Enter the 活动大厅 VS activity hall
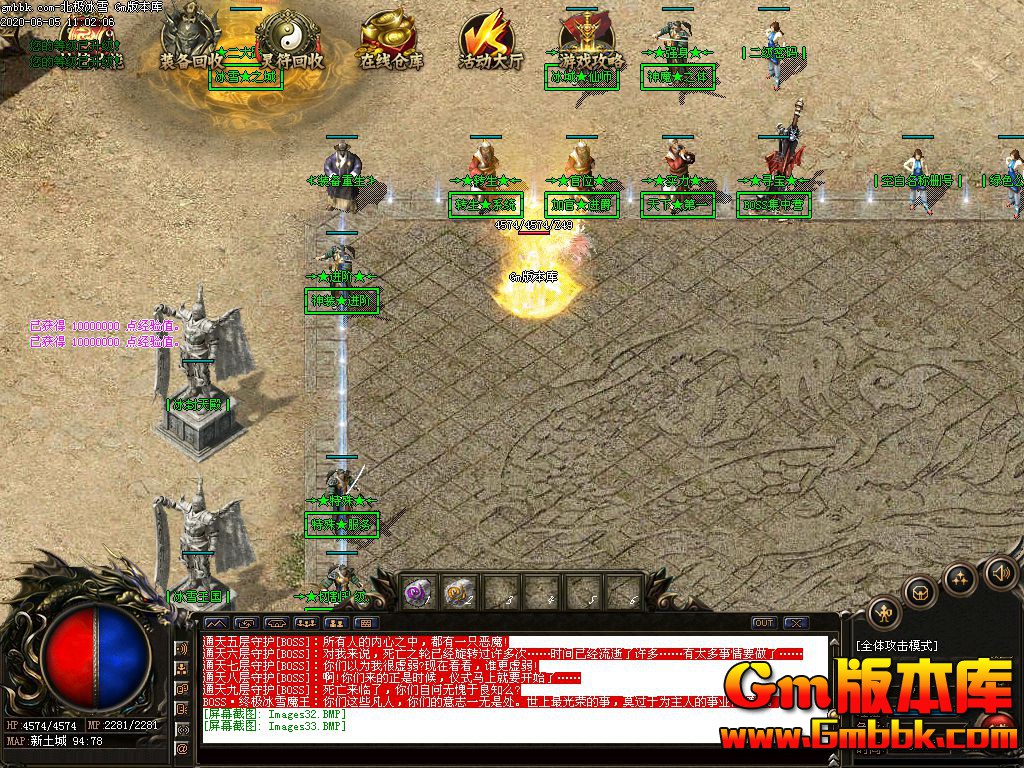Screen dimensions: 1024x768 [x=490, y=42]
